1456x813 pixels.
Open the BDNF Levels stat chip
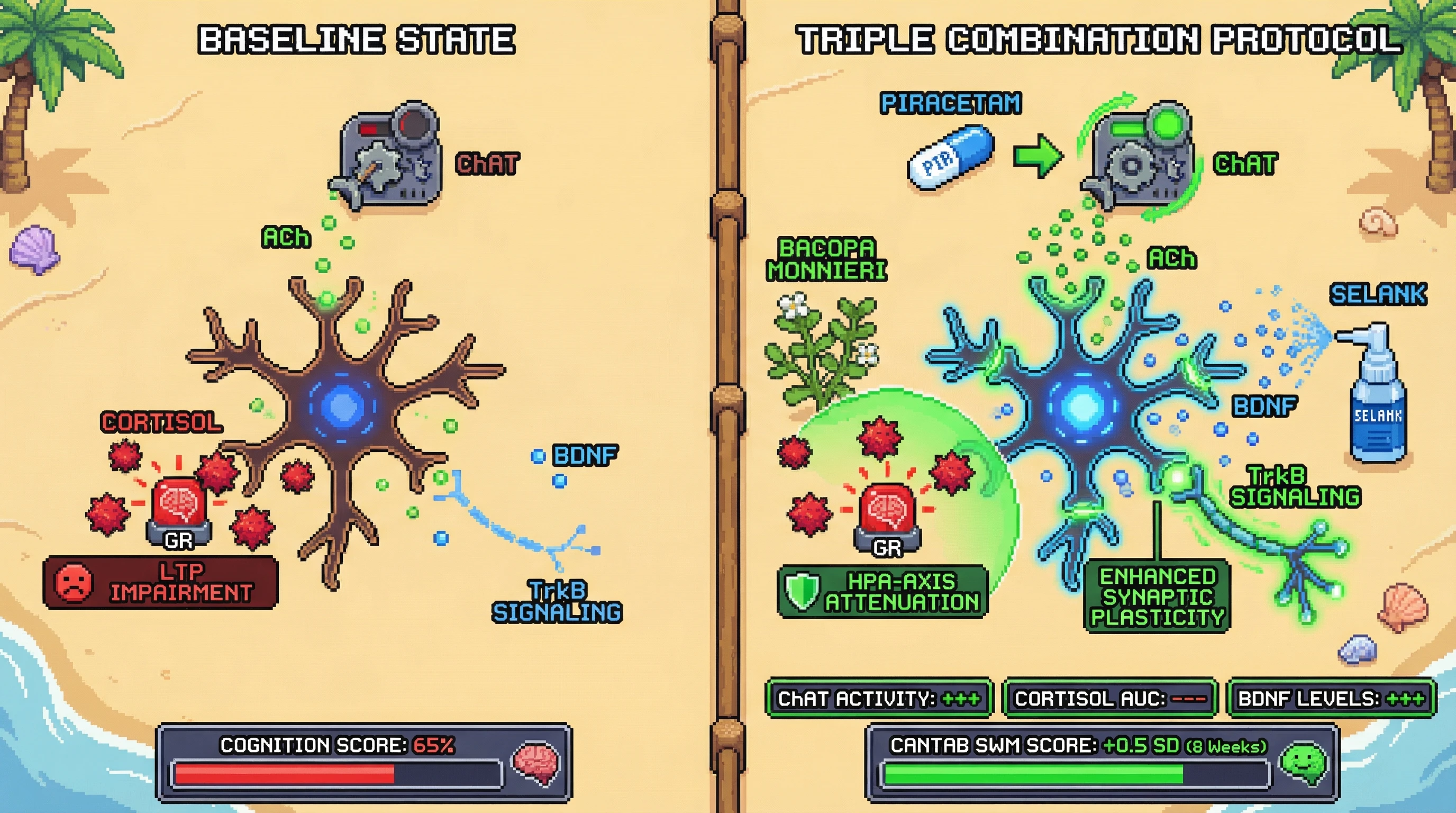[1331, 699]
